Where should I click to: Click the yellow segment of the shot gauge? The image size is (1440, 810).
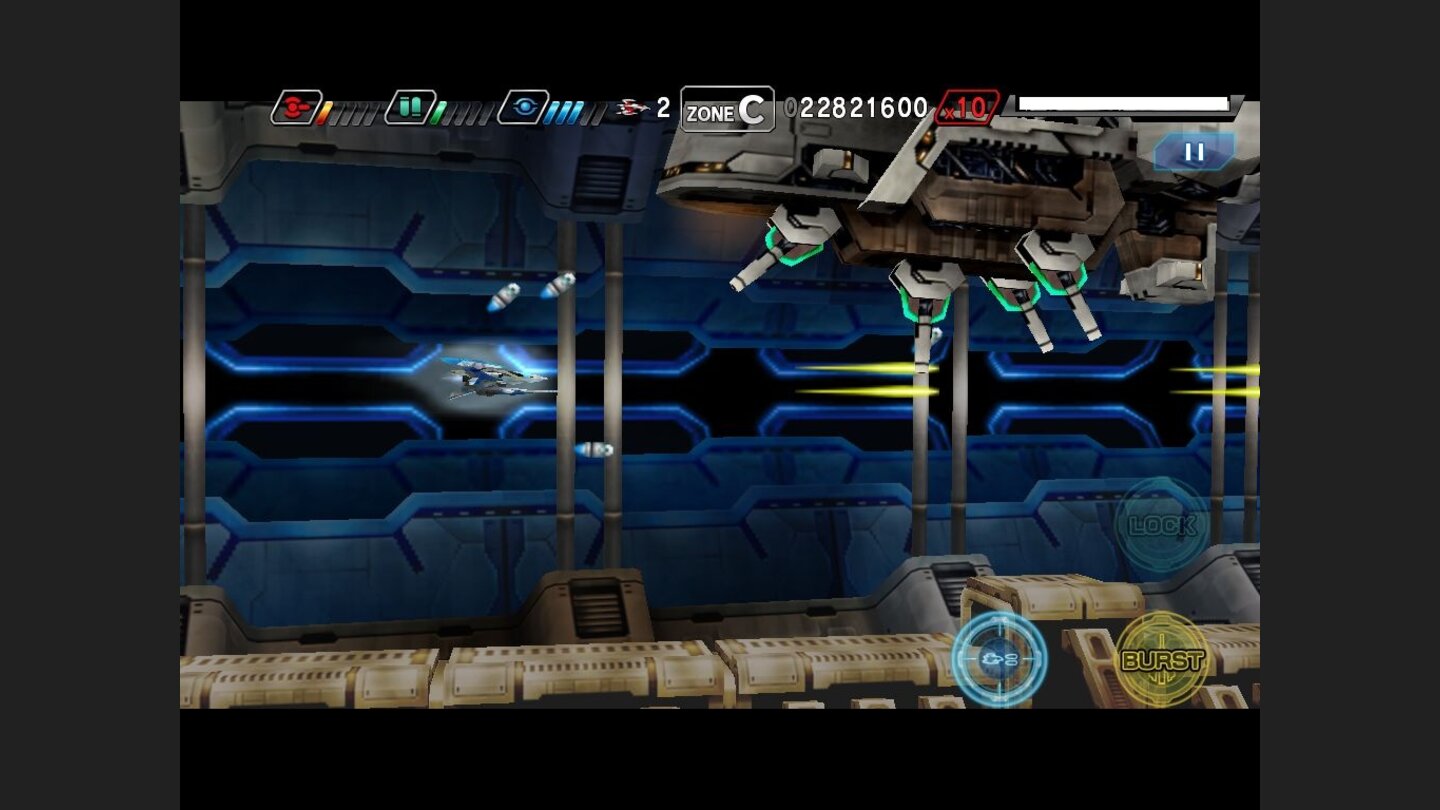327,110
